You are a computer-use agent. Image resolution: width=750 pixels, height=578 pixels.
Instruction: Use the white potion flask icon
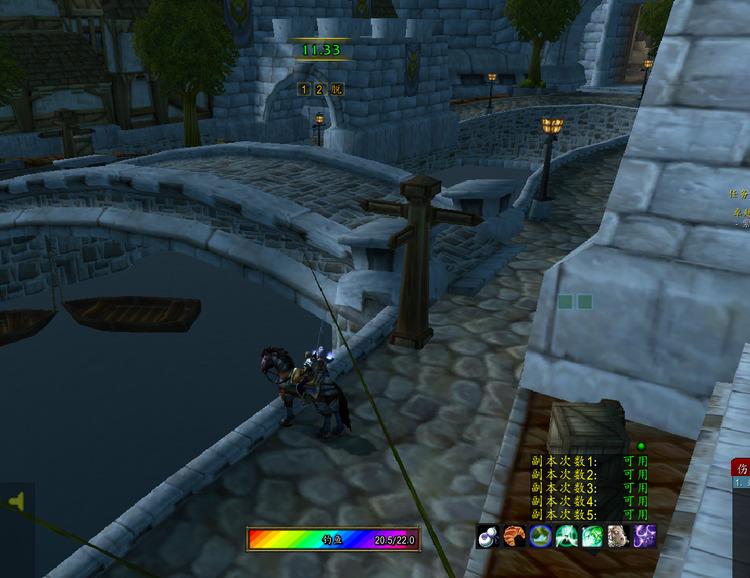488,536
